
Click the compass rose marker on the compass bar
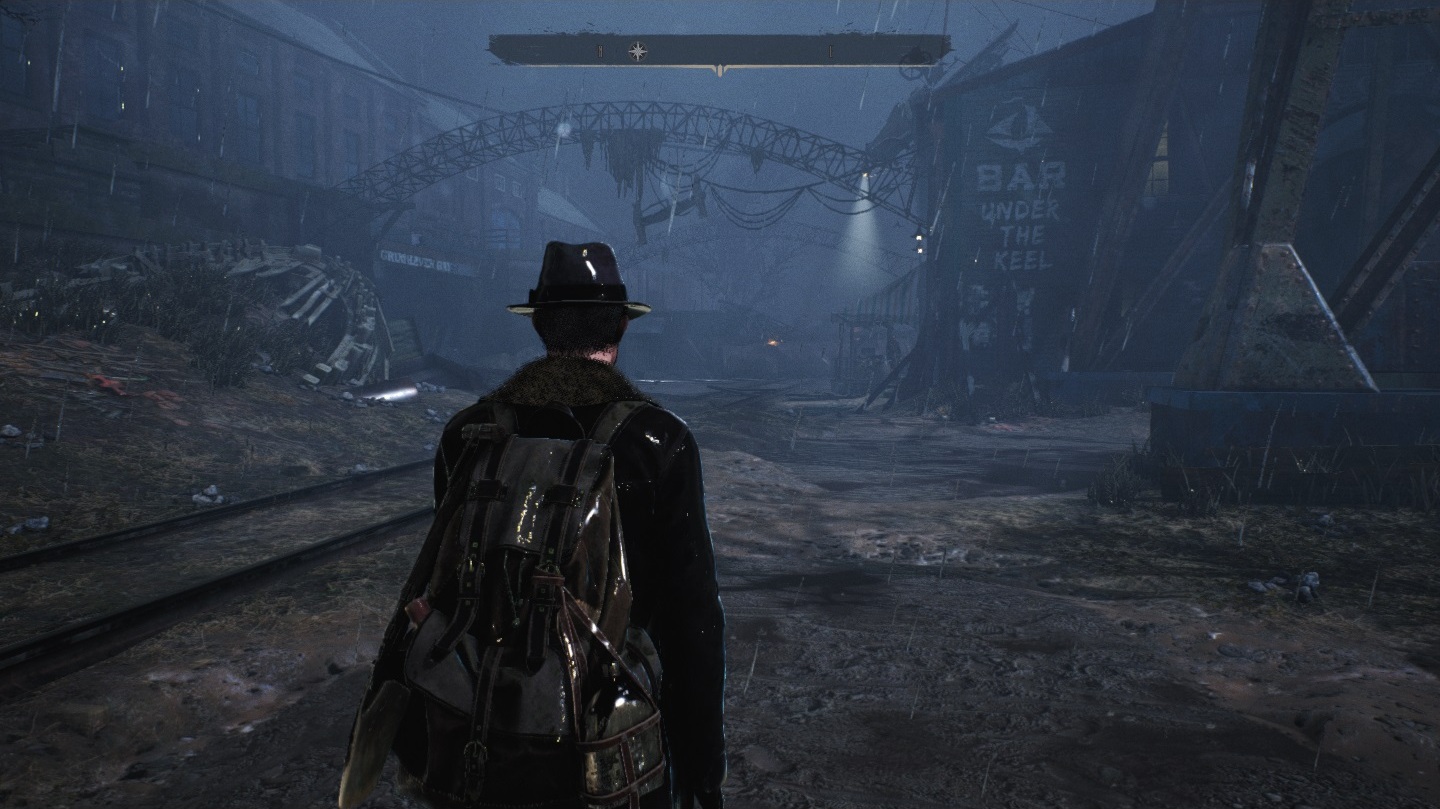click(x=637, y=50)
